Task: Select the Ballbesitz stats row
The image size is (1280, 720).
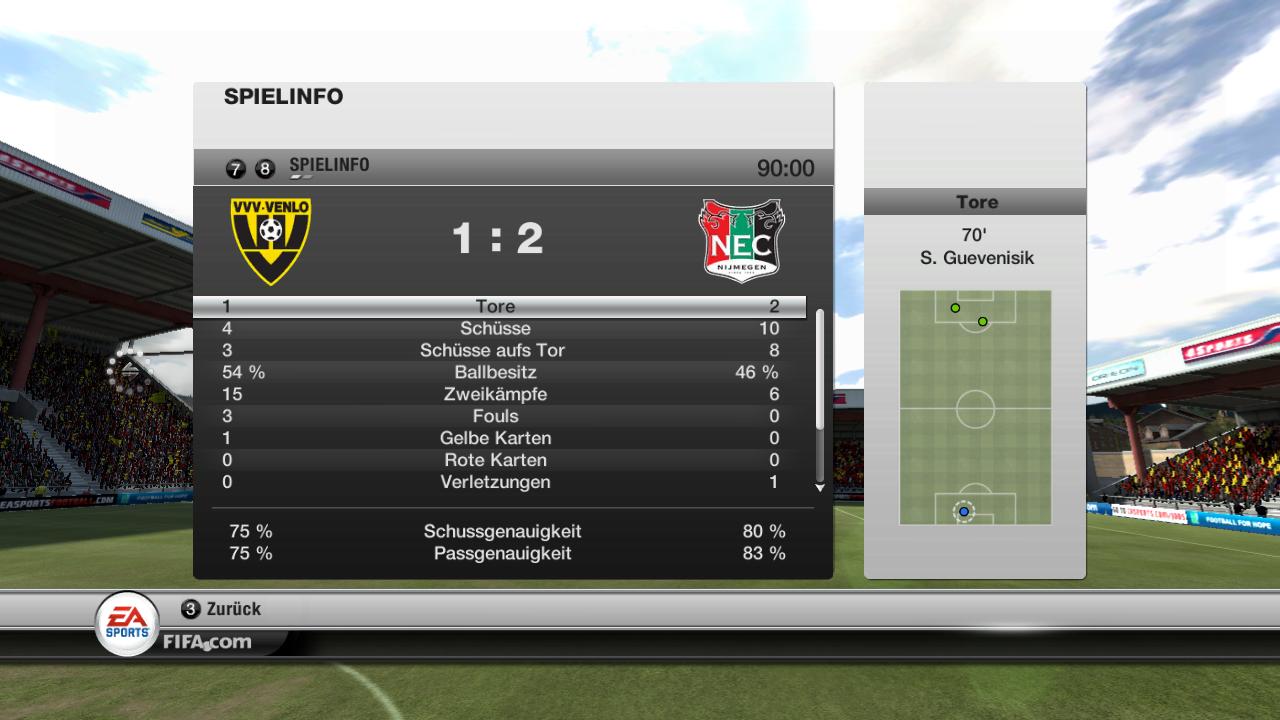Action: click(x=497, y=373)
